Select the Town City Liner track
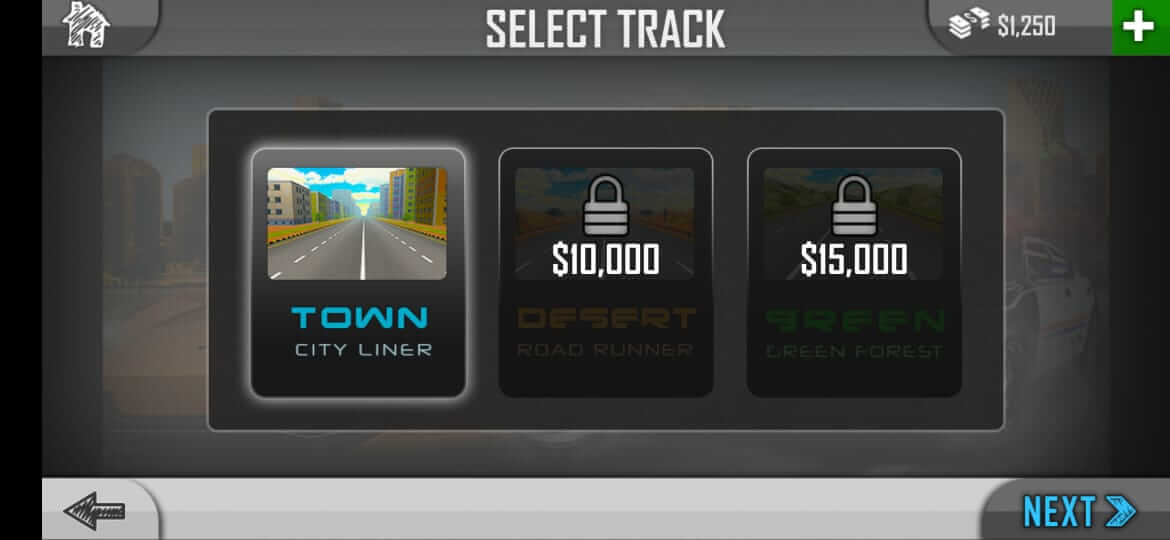This screenshot has height=540, width=1170. (358, 272)
